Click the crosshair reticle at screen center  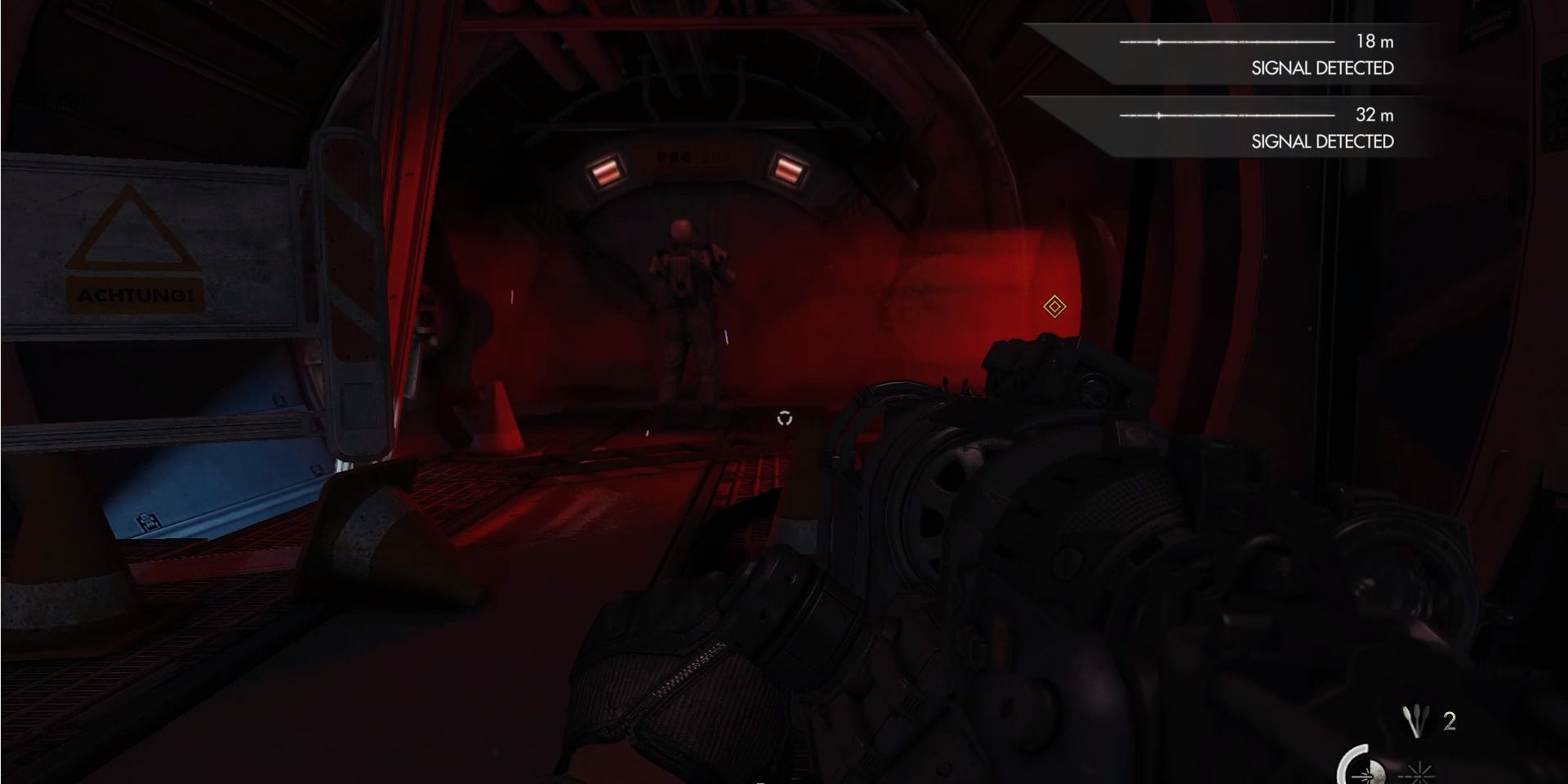point(786,417)
